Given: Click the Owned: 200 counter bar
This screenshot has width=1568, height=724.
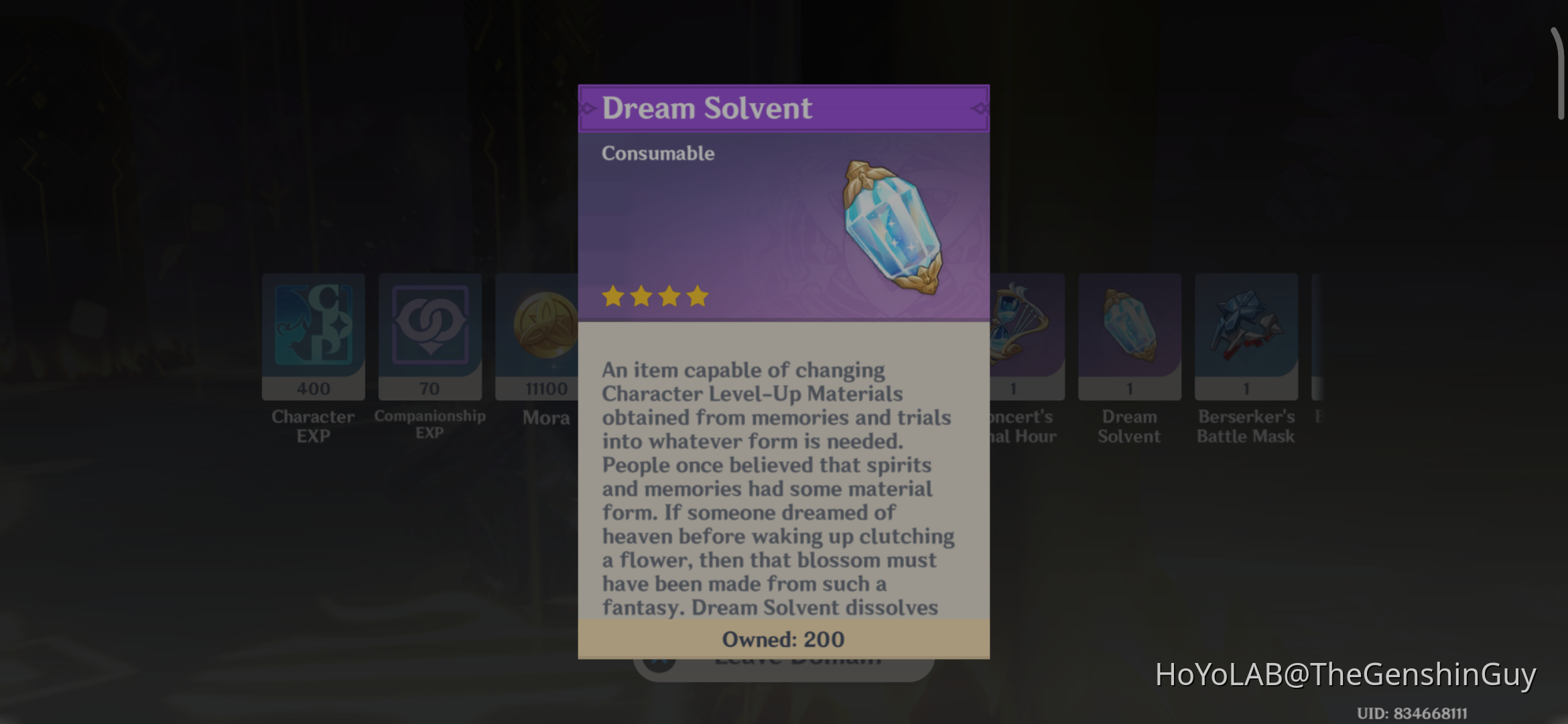Looking at the screenshot, I should pyautogui.click(x=783, y=639).
